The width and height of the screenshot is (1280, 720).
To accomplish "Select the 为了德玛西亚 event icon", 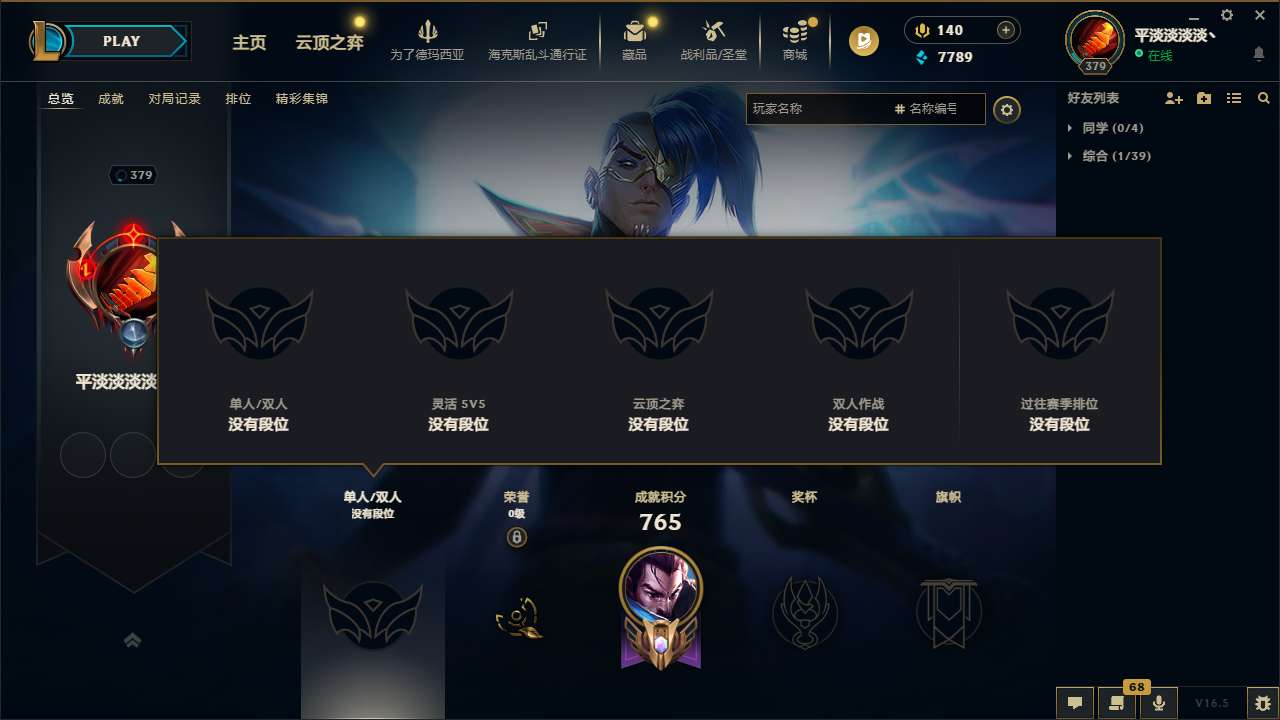I will tap(428, 33).
